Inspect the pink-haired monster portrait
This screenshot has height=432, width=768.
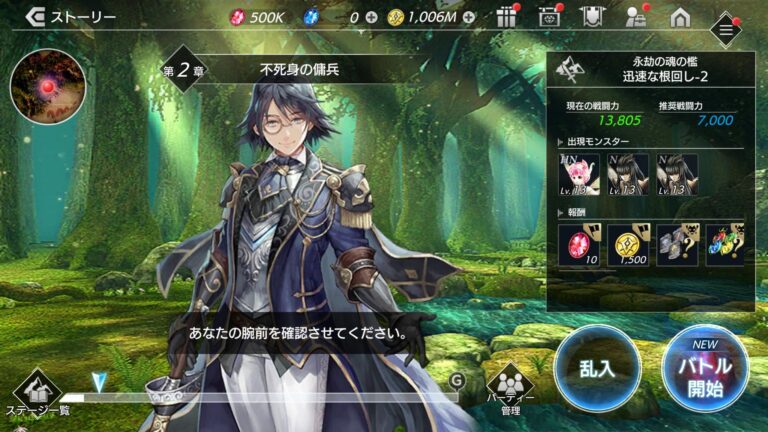[580, 173]
